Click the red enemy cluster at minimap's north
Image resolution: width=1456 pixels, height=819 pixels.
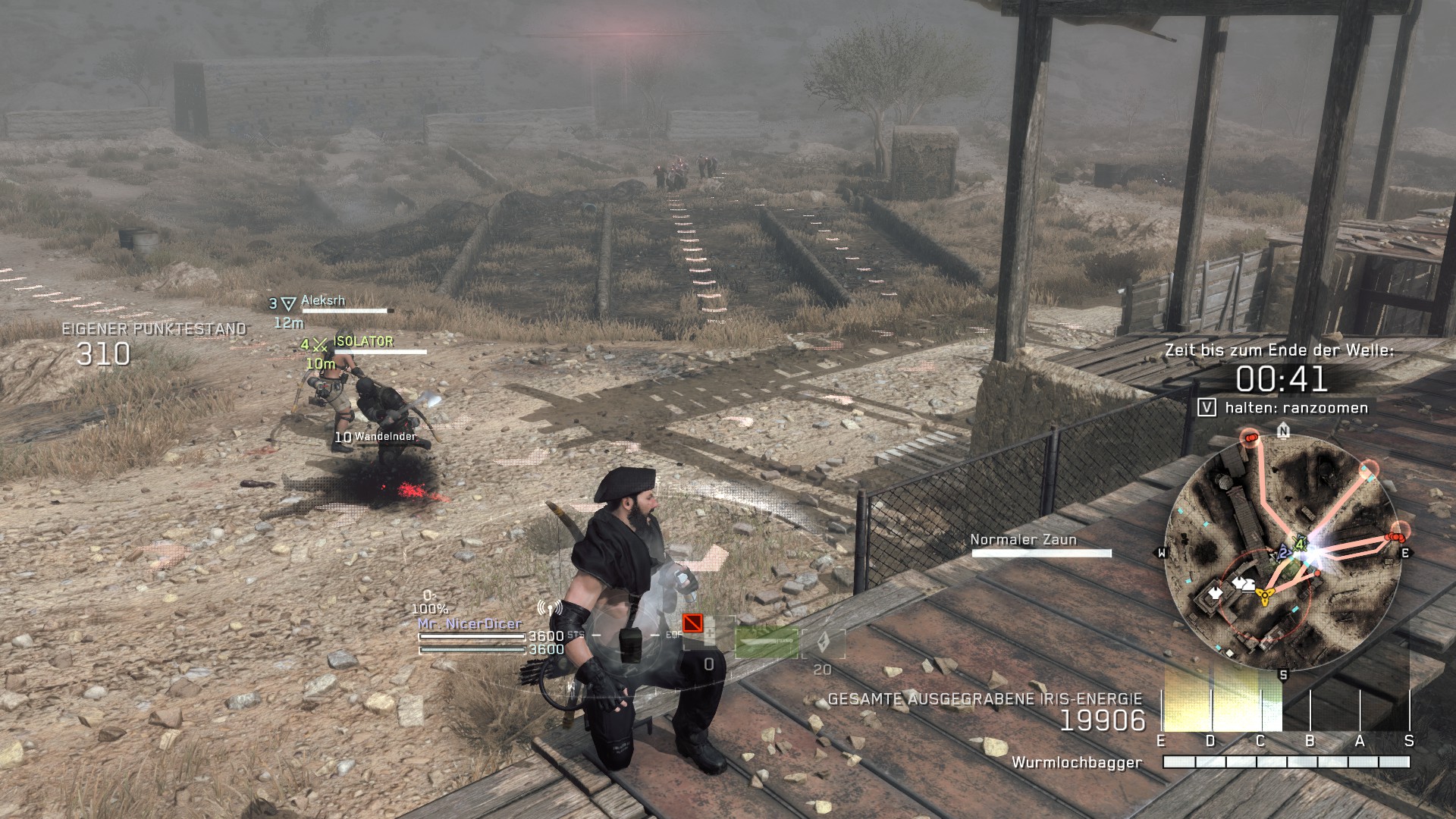click(x=1249, y=437)
